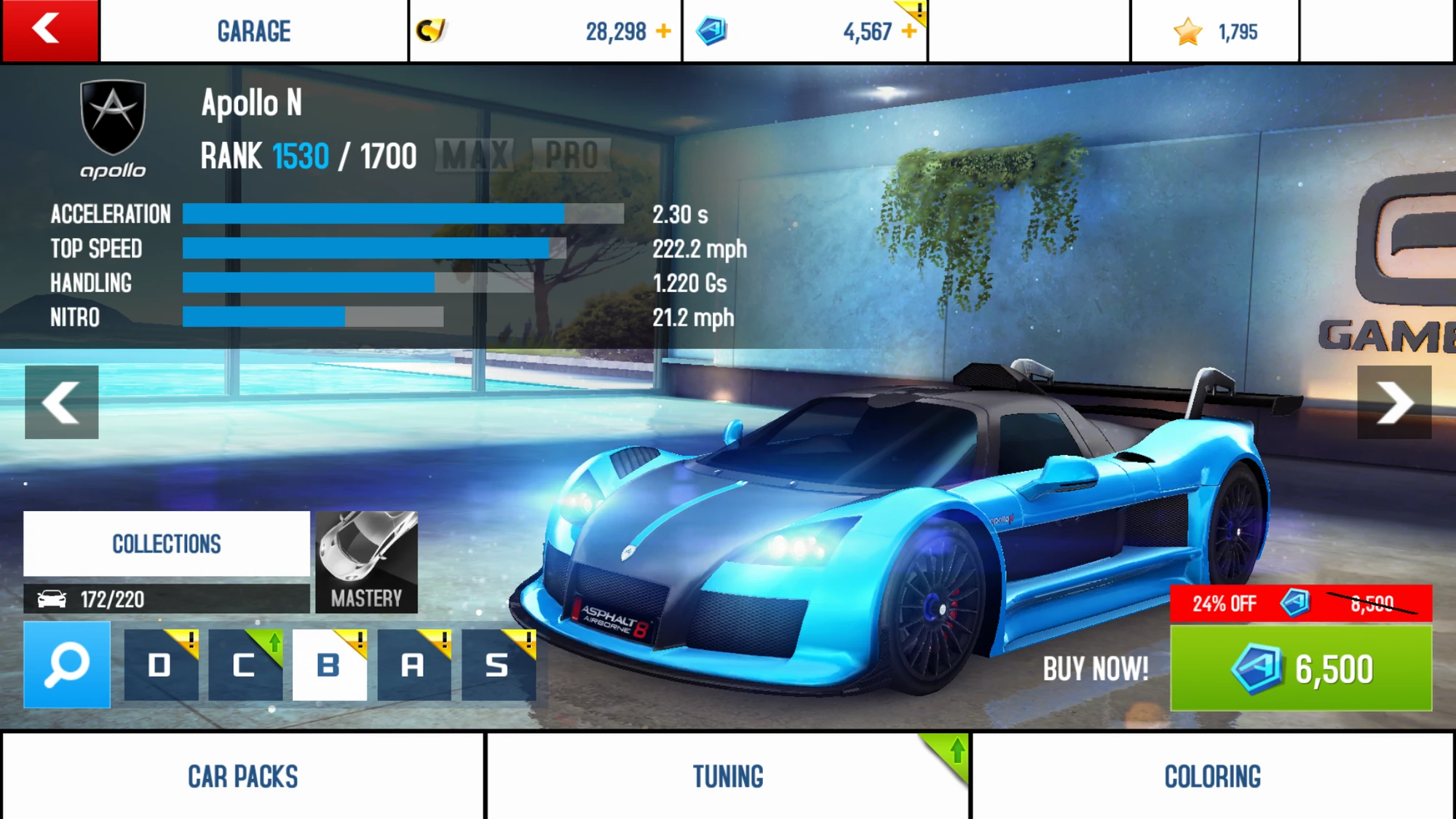
Task: Switch to class D cars
Action: click(161, 665)
